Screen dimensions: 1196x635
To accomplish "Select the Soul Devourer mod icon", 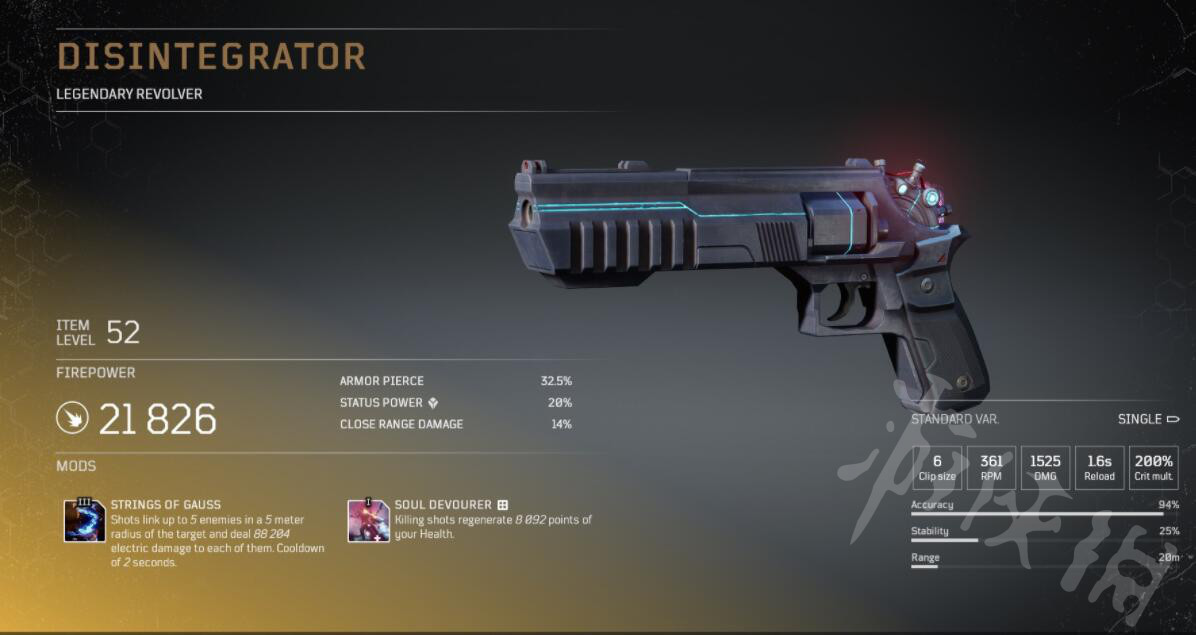I will pos(368,520).
